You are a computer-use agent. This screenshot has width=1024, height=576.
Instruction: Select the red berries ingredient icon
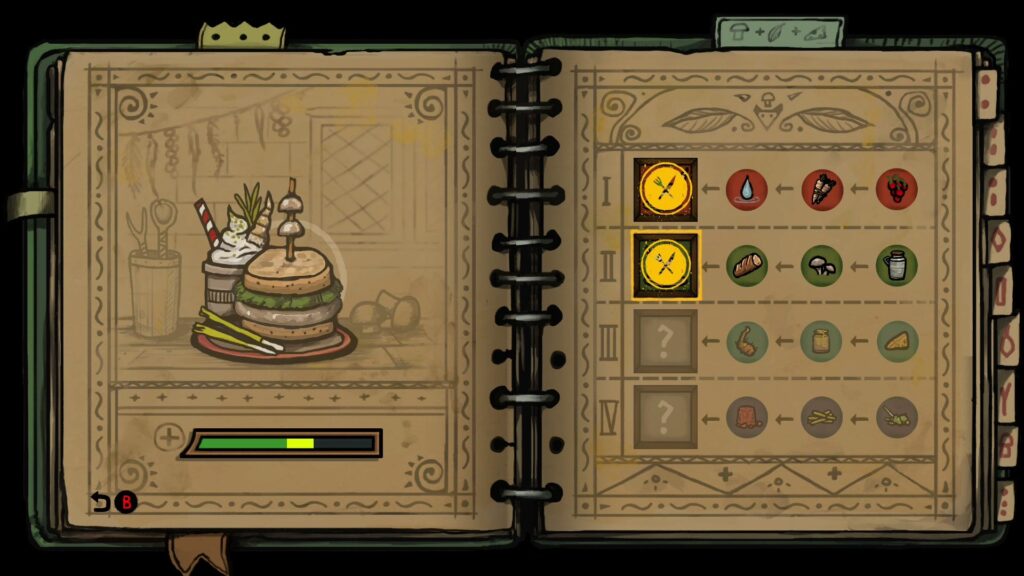click(897, 189)
